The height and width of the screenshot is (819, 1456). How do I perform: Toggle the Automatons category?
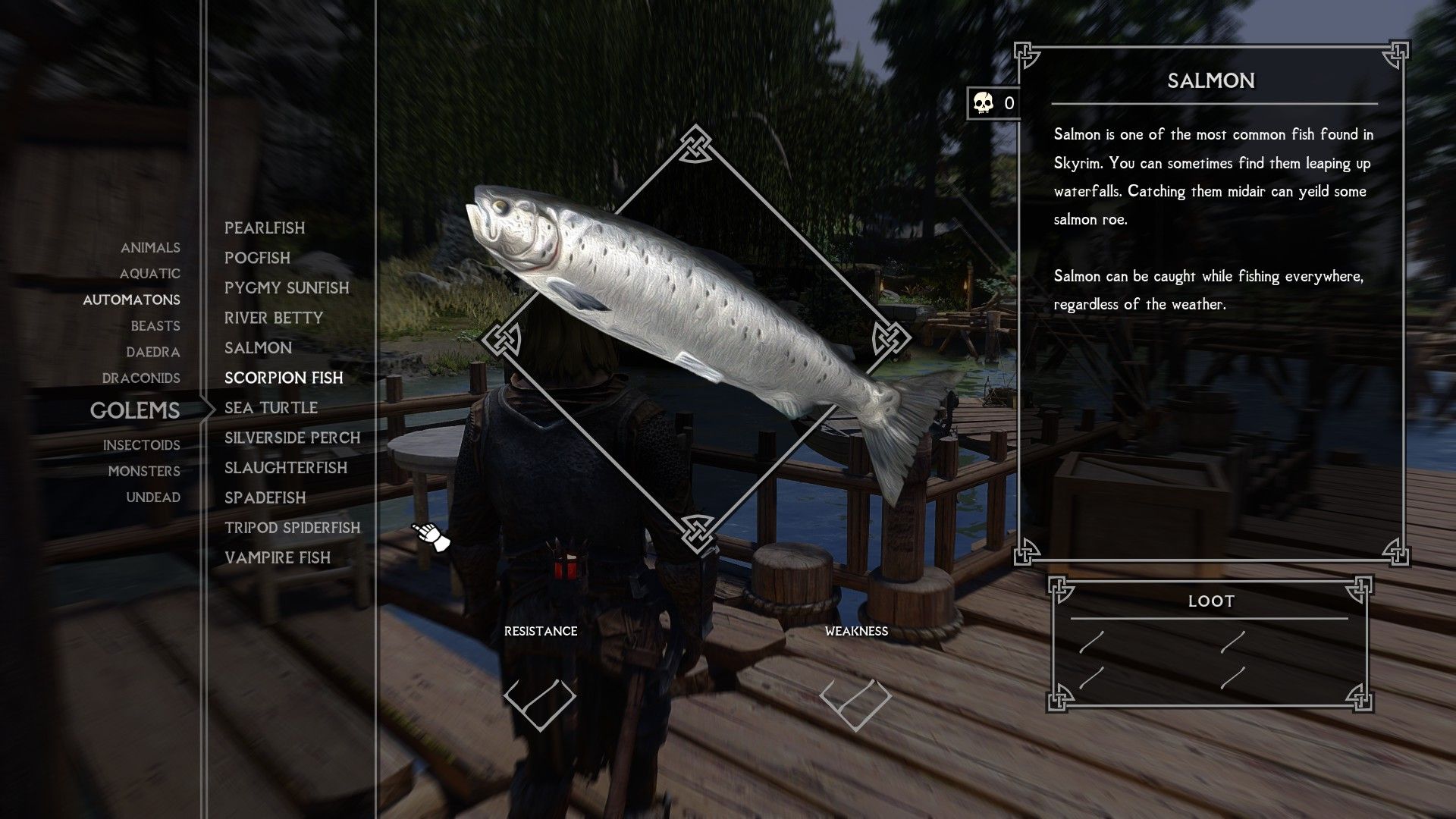(131, 300)
